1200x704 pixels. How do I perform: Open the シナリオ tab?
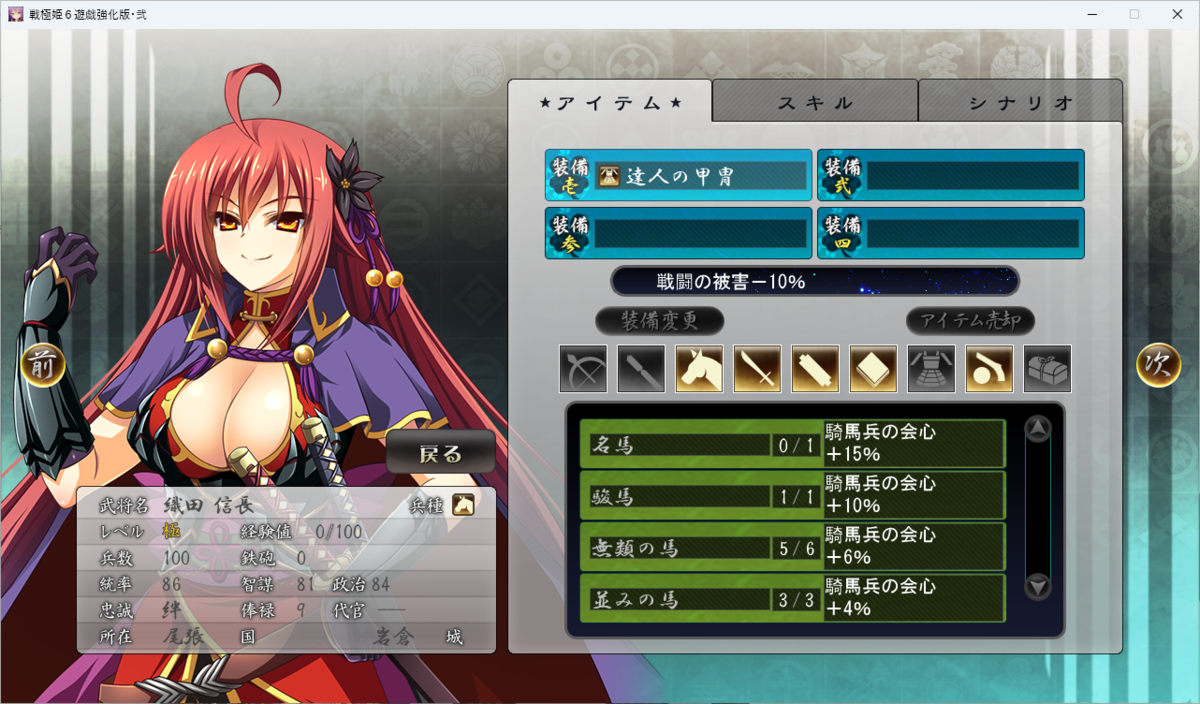pyautogui.click(x=1020, y=102)
